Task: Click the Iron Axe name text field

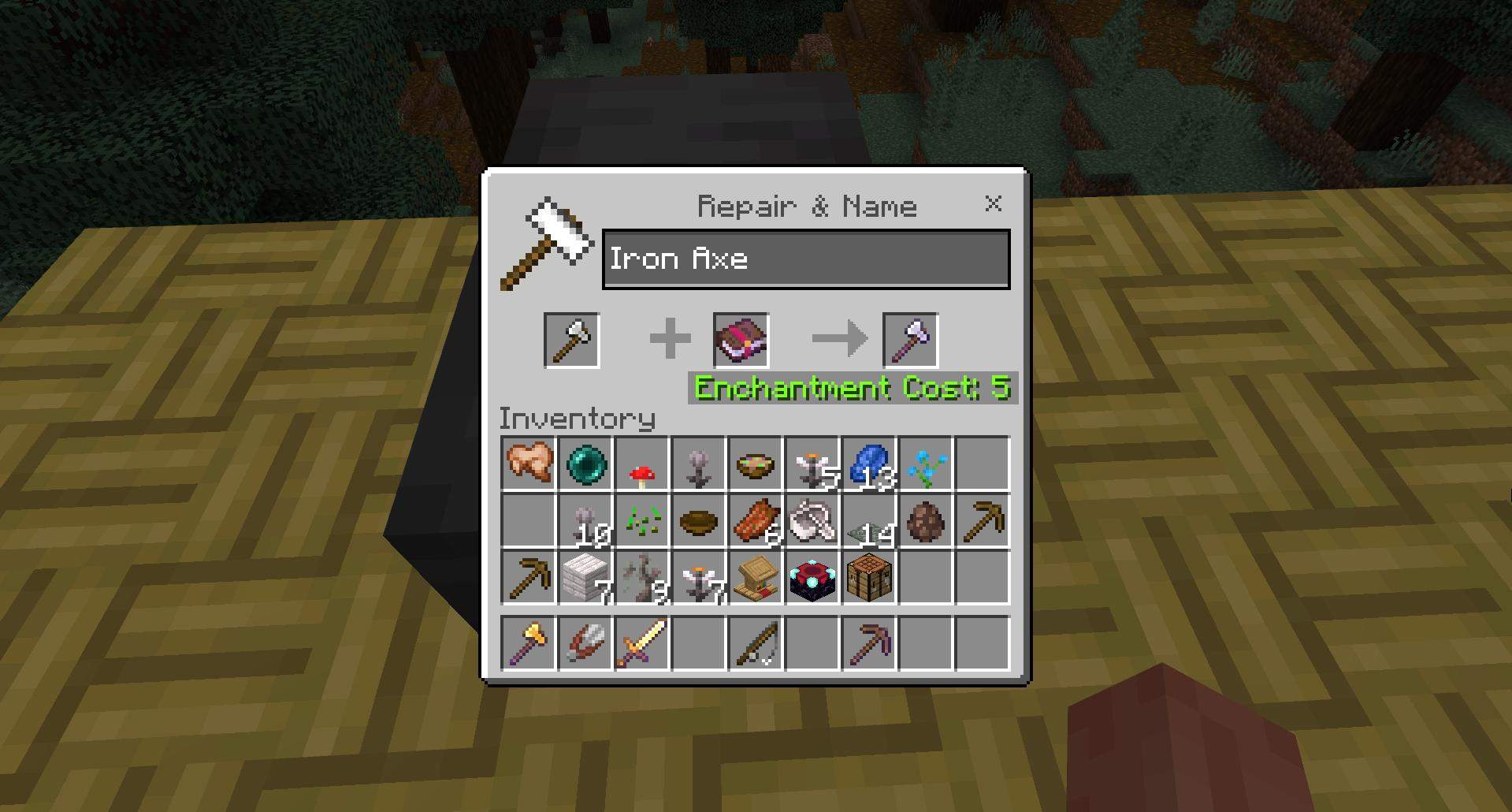Action: click(805, 259)
